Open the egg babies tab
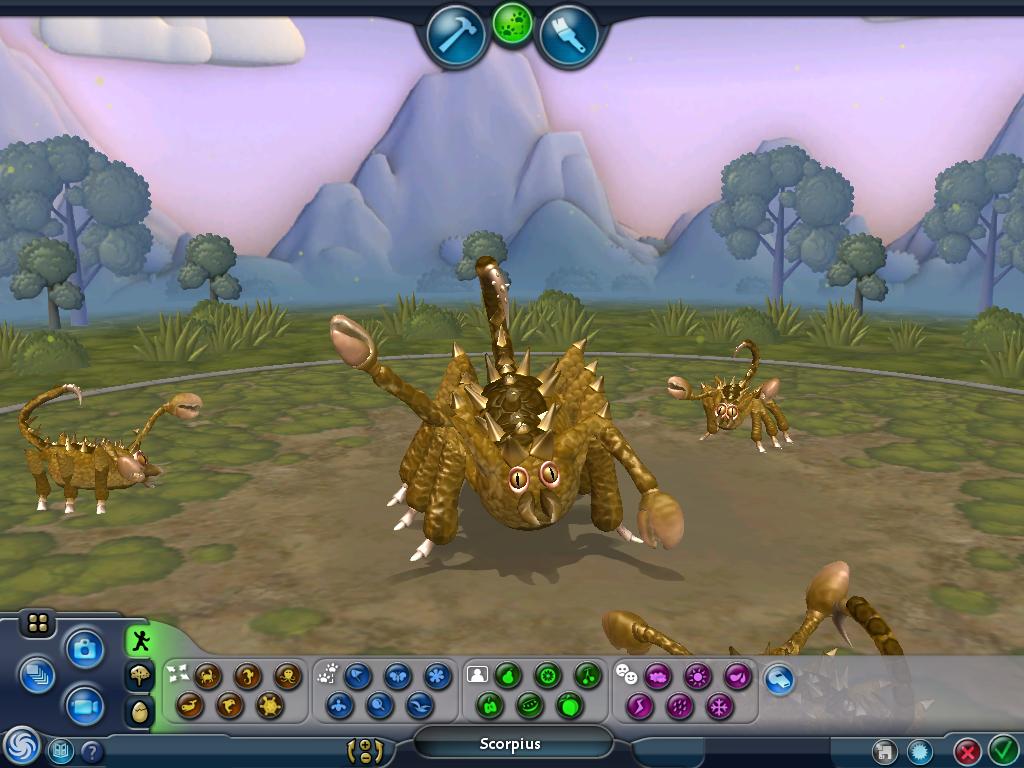Image resolution: width=1024 pixels, height=768 pixels. (139, 711)
